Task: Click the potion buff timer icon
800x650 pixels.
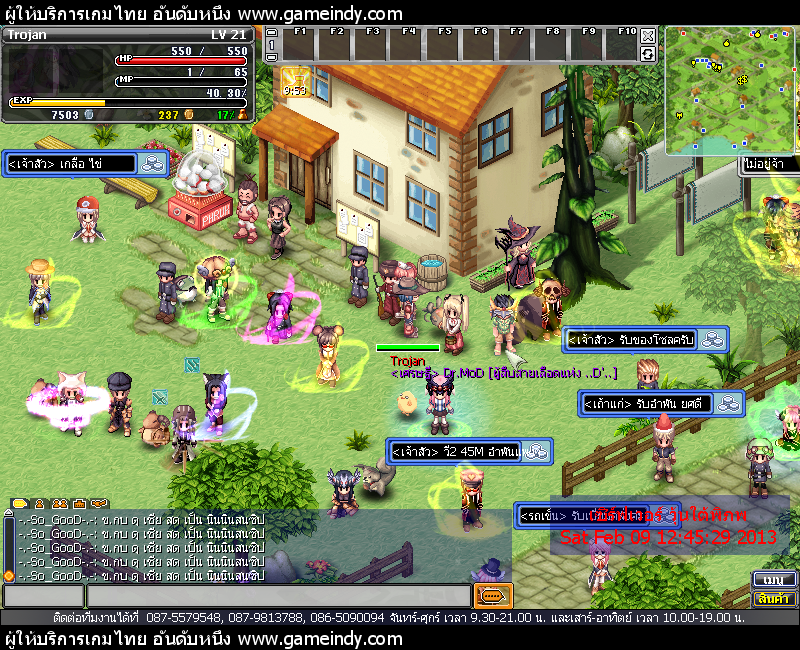Action: (294, 80)
